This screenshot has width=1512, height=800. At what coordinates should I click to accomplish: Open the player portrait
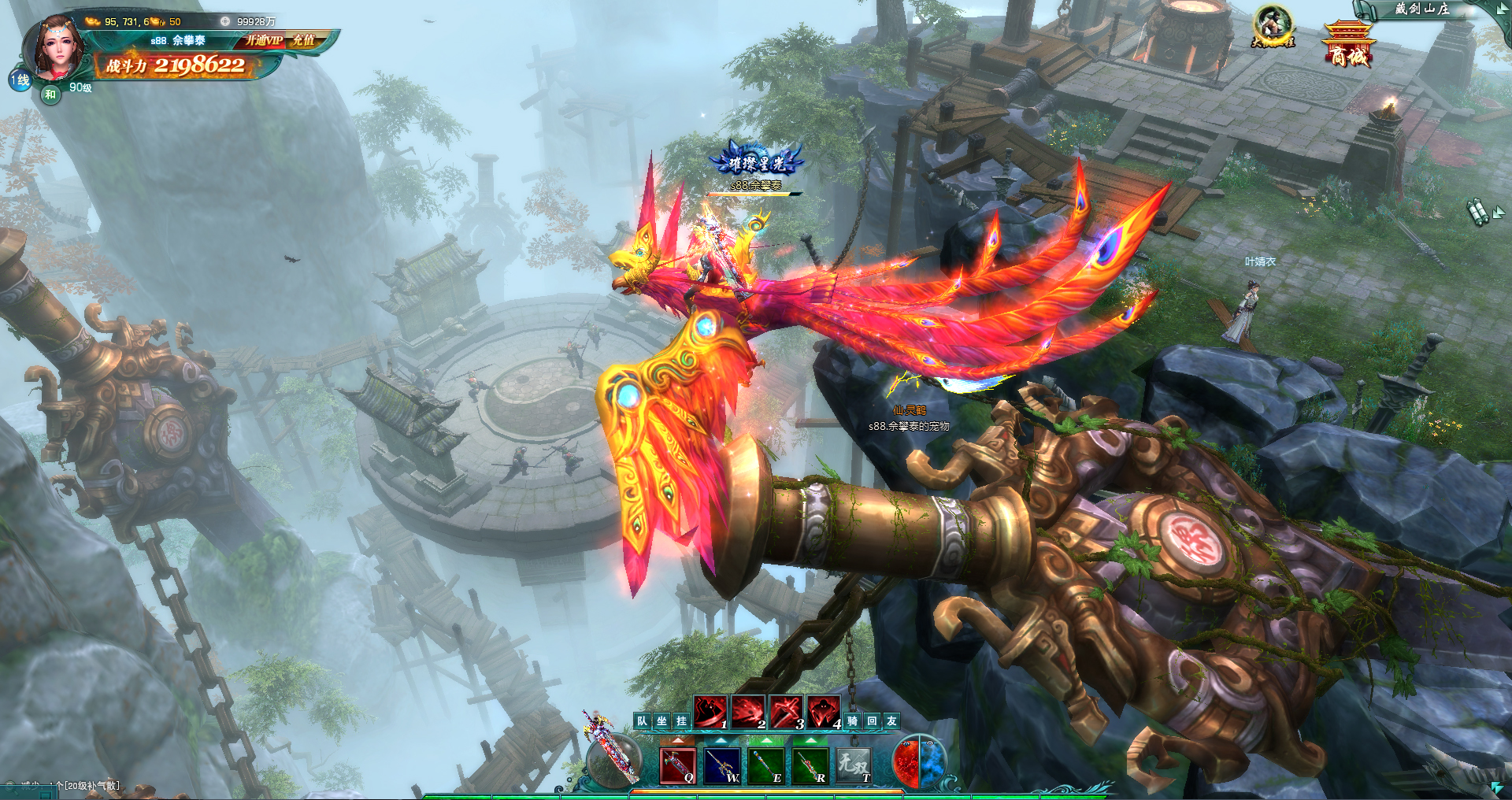(55, 49)
